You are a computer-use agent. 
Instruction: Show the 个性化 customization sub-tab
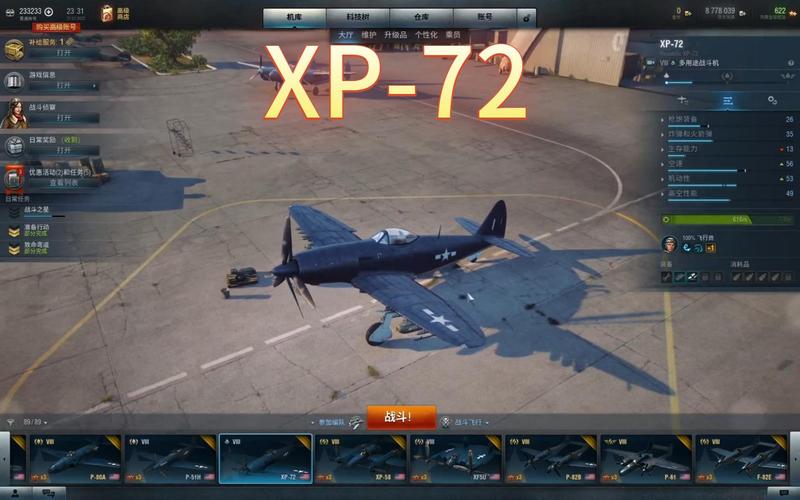(426, 34)
